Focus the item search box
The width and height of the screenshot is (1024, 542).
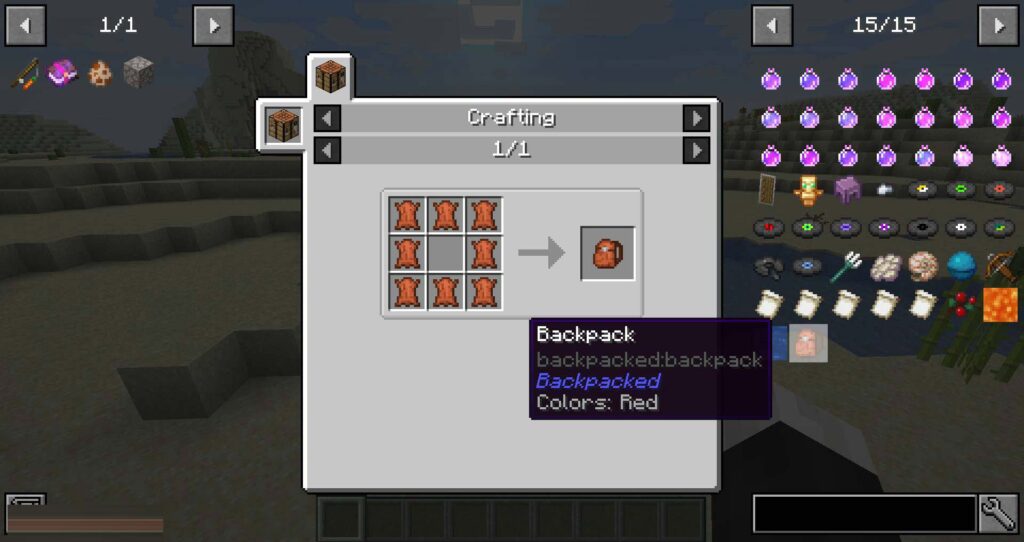pyautogui.click(x=864, y=514)
